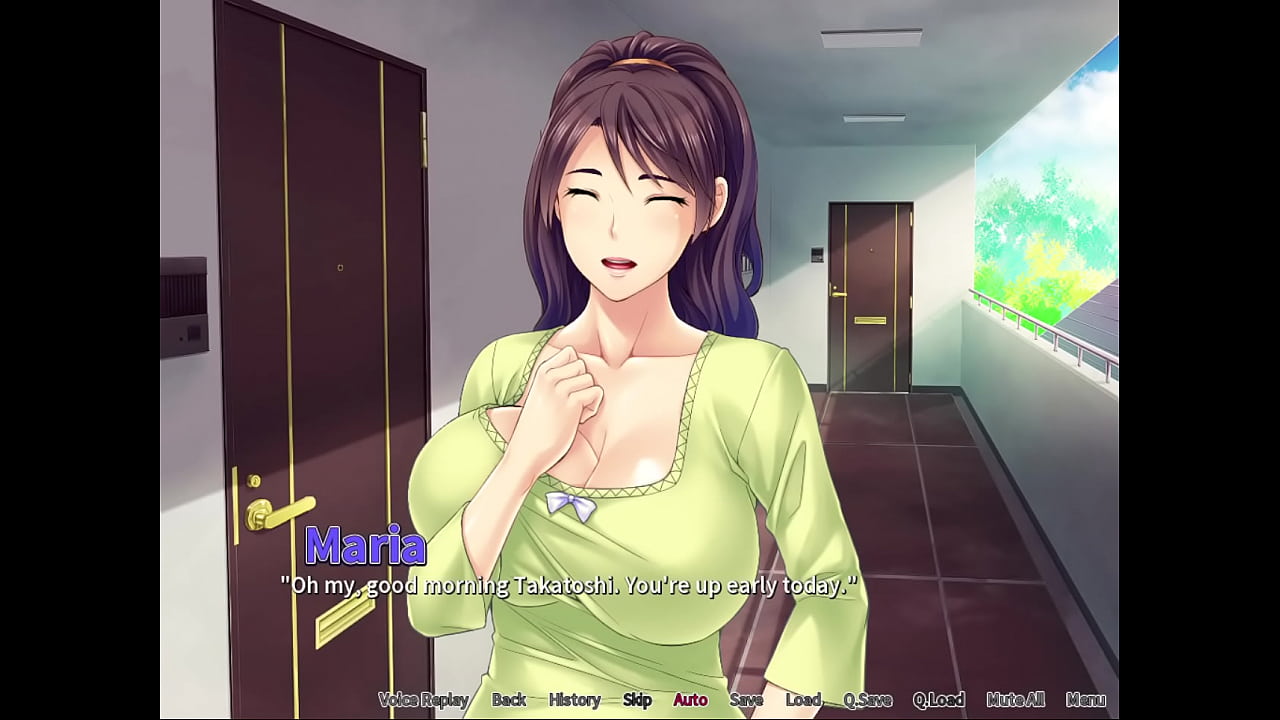Toggle Skip mode to fast-forward dialogue
The image size is (1280, 720).
click(x=637, y=700)
